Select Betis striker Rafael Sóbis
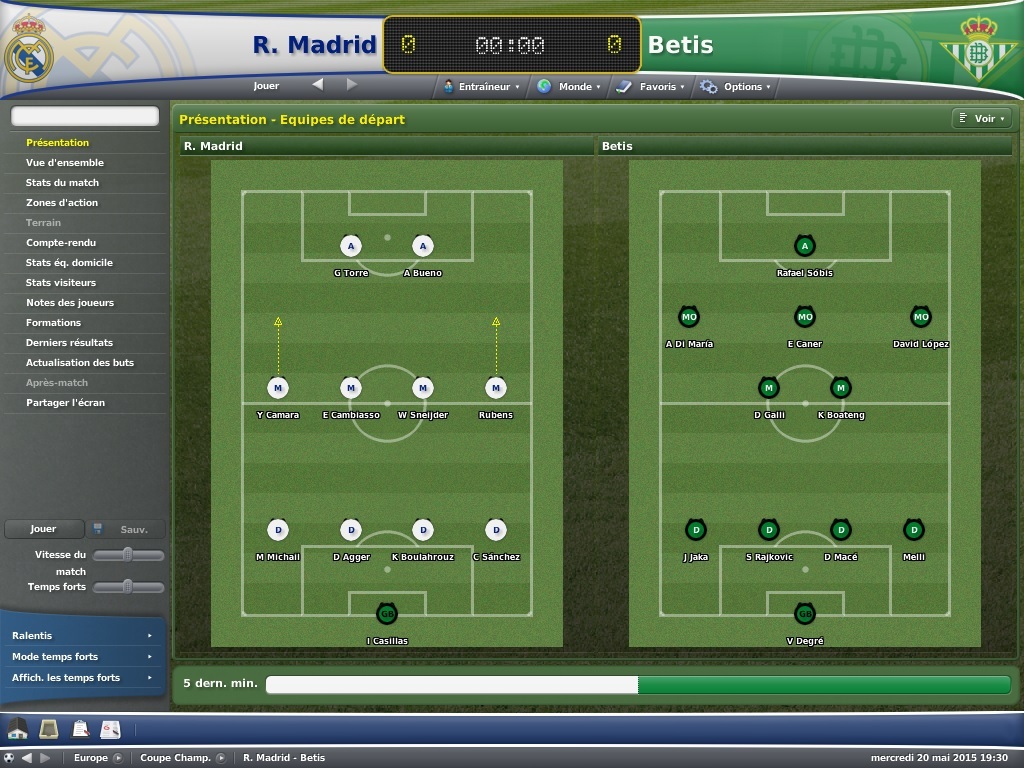Screen dimensions: 1024x768 point(804,246)
